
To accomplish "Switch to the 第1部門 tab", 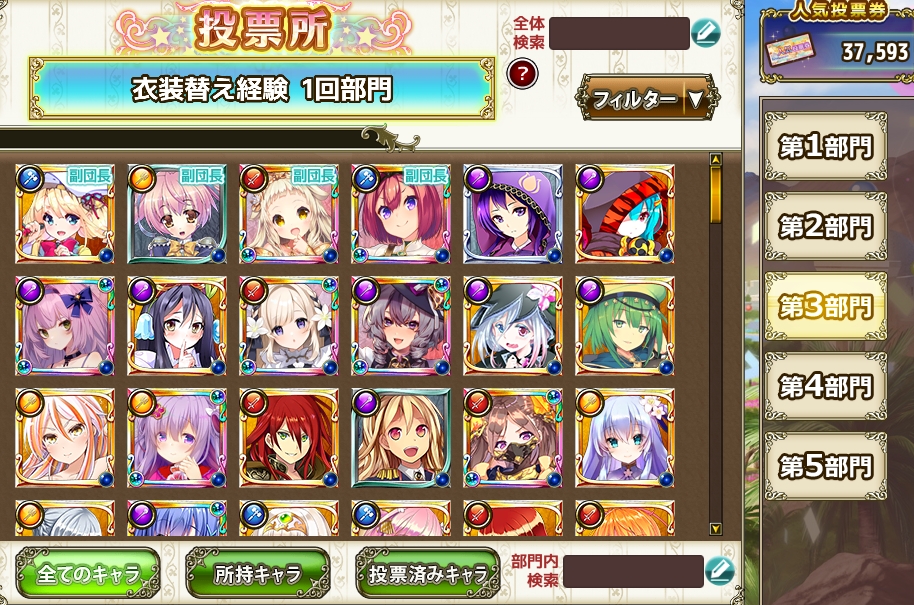I will (x=824, y=147).
